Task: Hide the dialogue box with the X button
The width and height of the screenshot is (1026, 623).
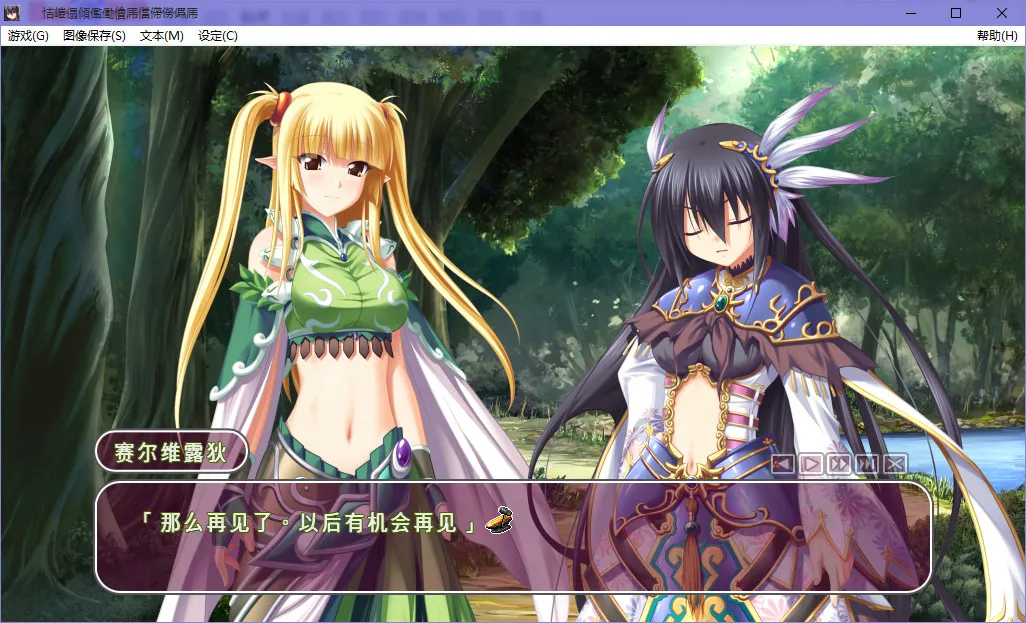Action: 895,464
